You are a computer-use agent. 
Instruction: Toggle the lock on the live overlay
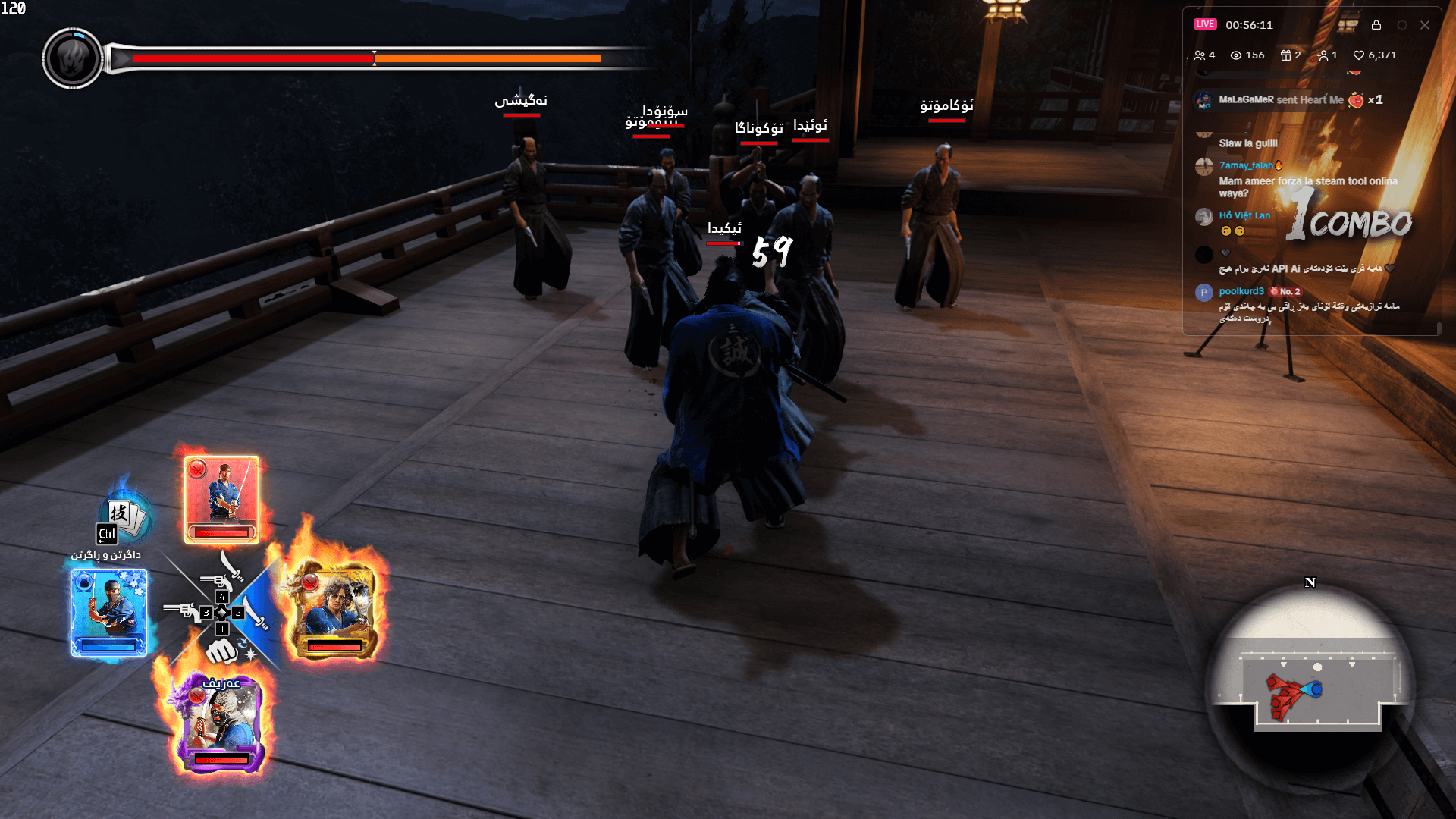tap(1377, 25)
